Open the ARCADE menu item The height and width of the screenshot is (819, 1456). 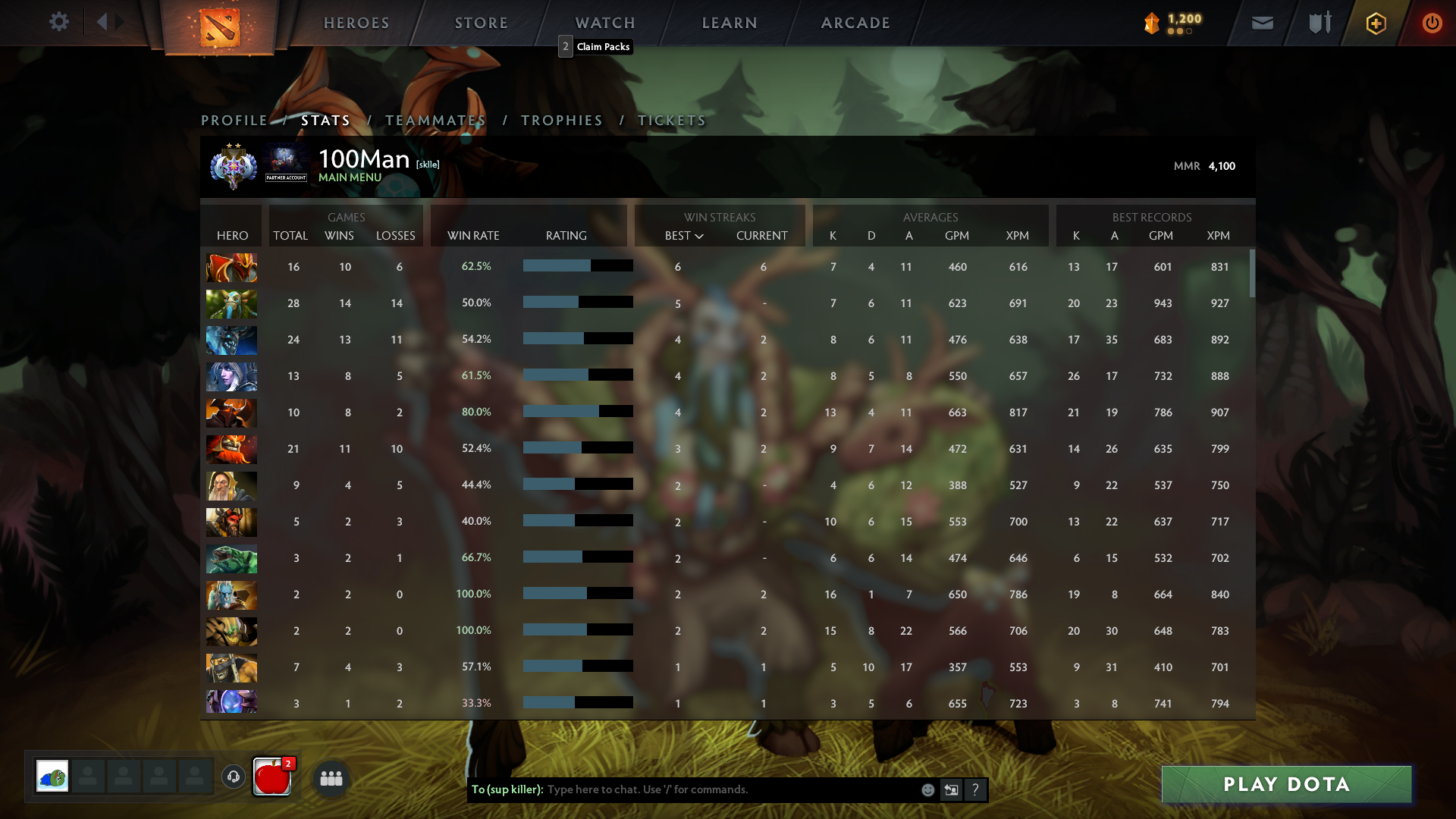pos(855,23)
